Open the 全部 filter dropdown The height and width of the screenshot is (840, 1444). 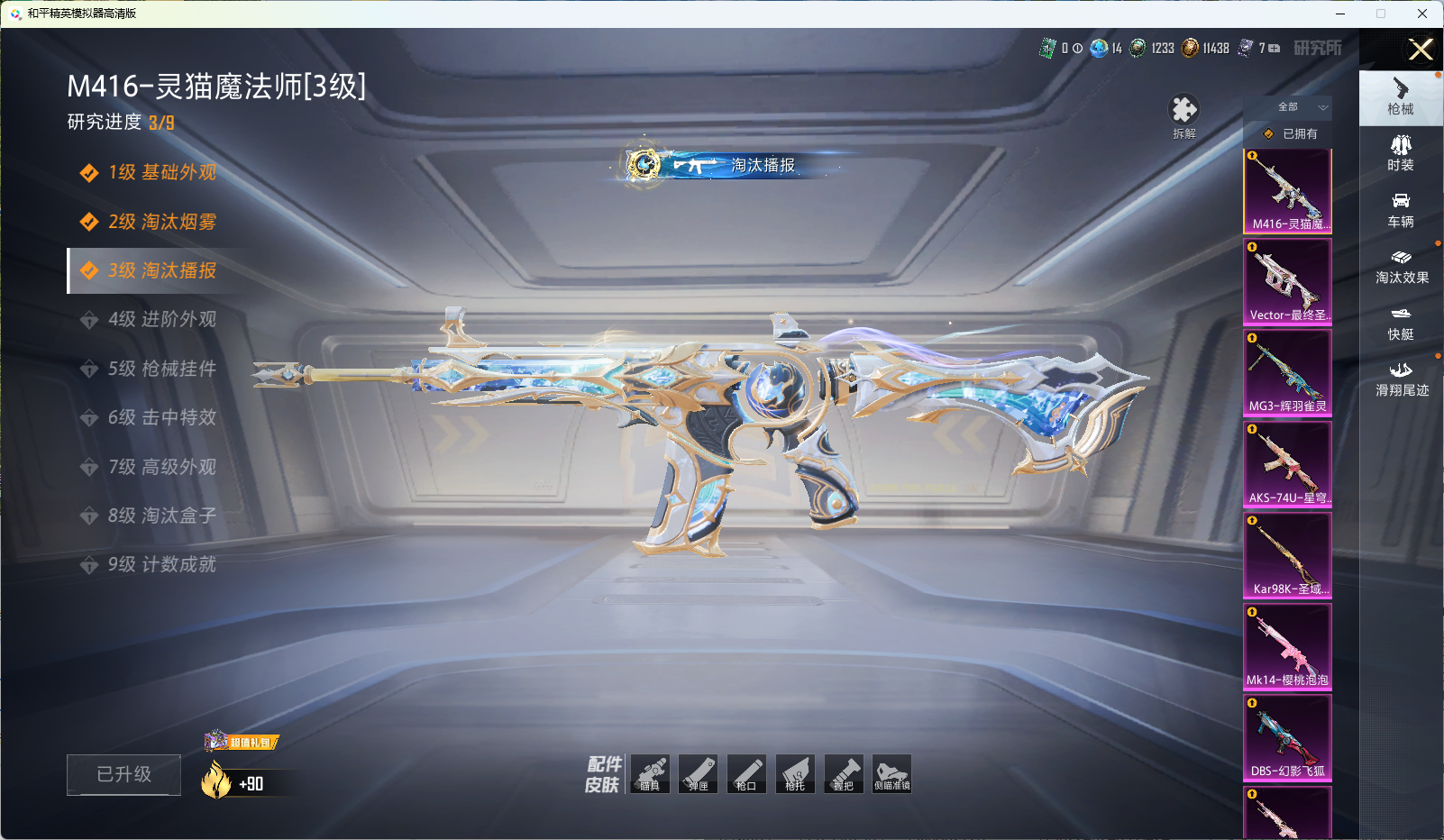(1300, 107)
